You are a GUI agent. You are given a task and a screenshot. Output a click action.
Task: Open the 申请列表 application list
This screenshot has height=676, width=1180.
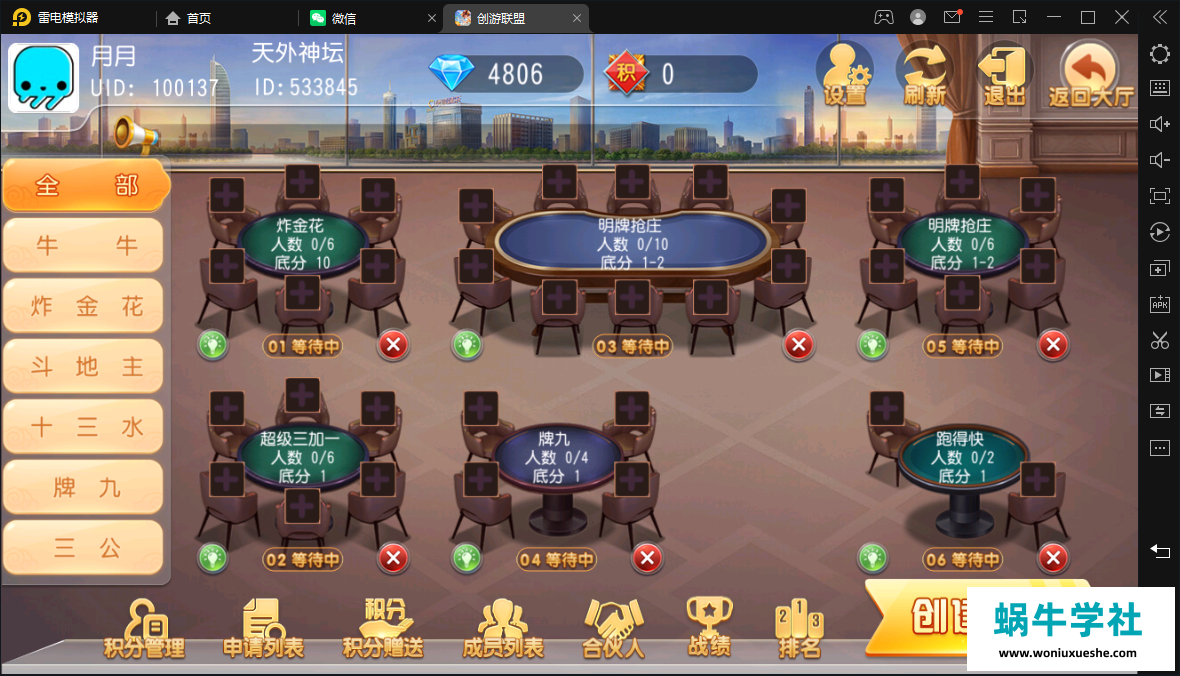[263, 630]
